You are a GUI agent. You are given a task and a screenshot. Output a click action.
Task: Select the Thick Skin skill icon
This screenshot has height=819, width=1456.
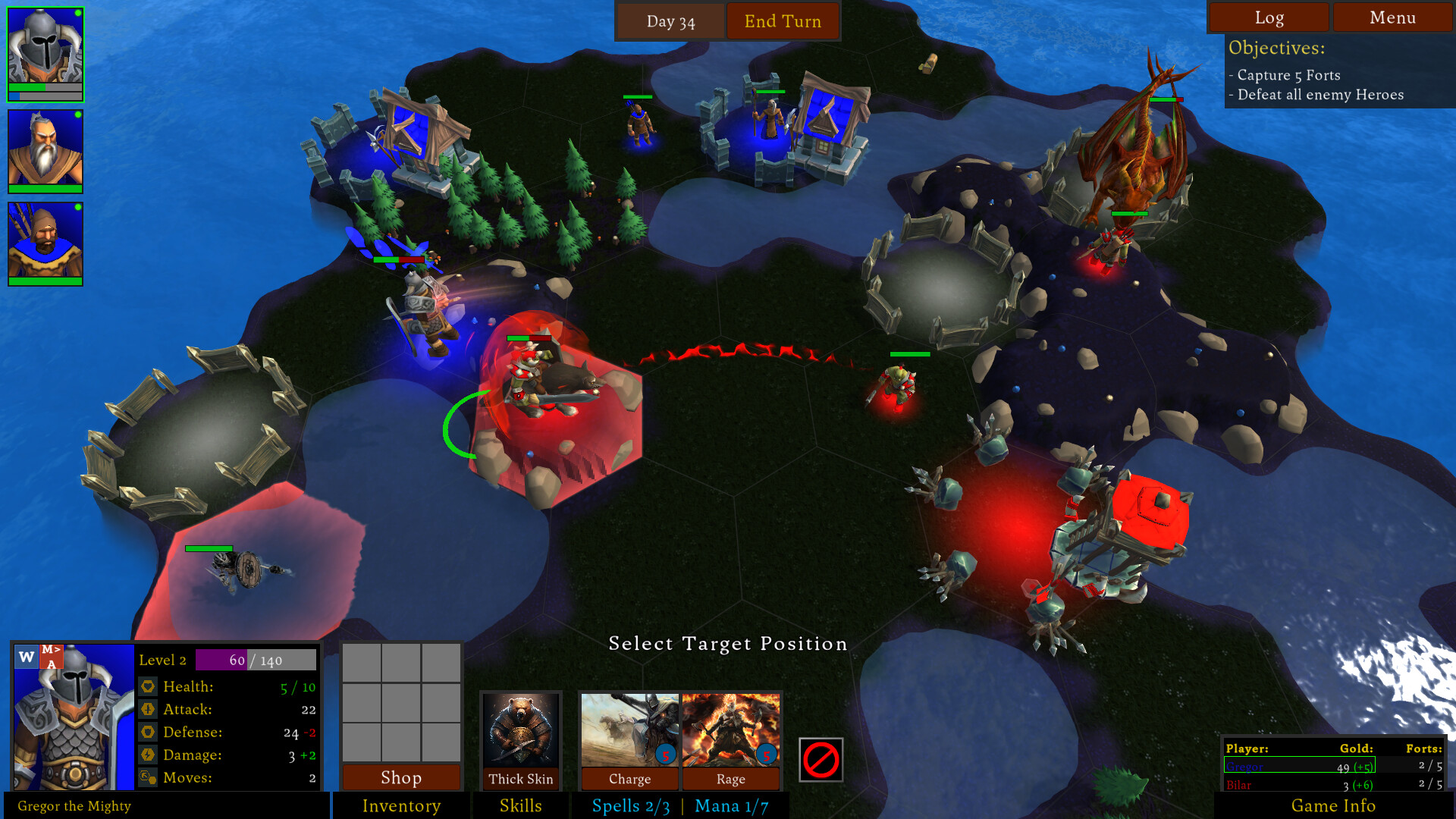522,732
